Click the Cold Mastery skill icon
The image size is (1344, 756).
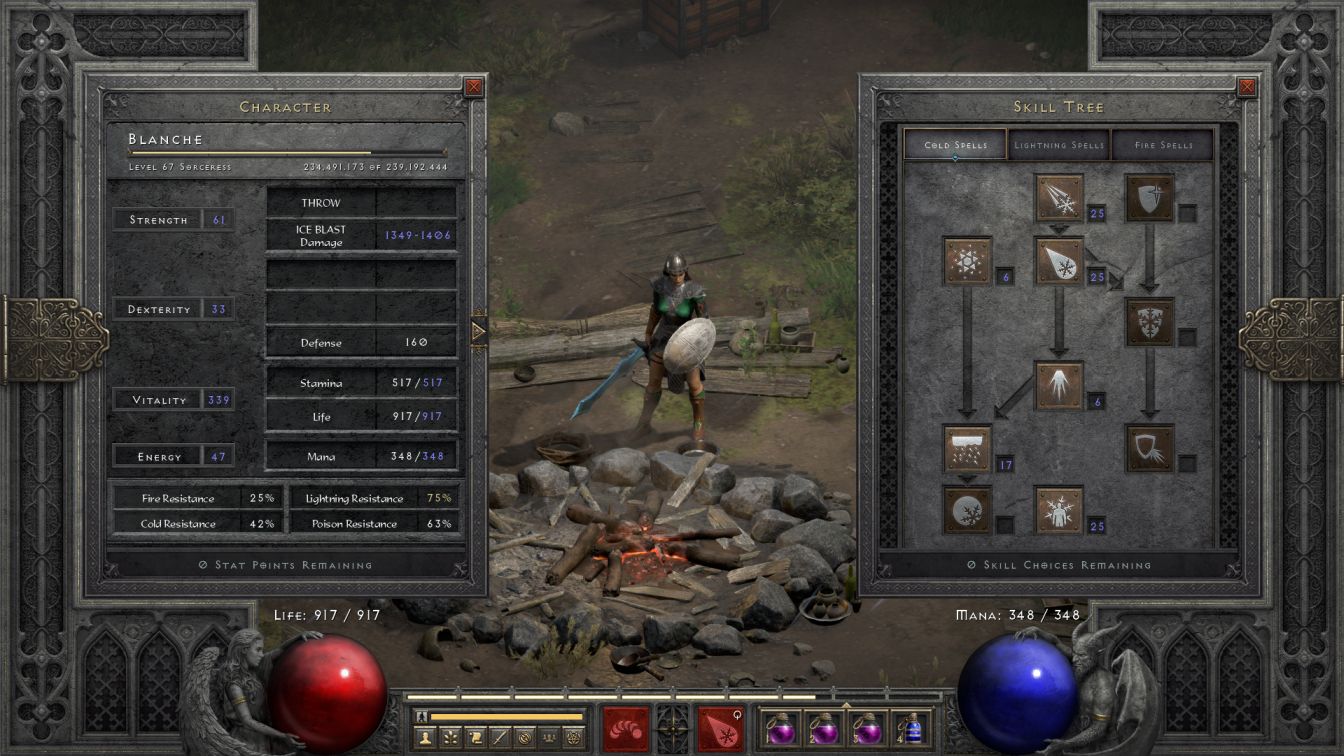(x=1059, y=510)
